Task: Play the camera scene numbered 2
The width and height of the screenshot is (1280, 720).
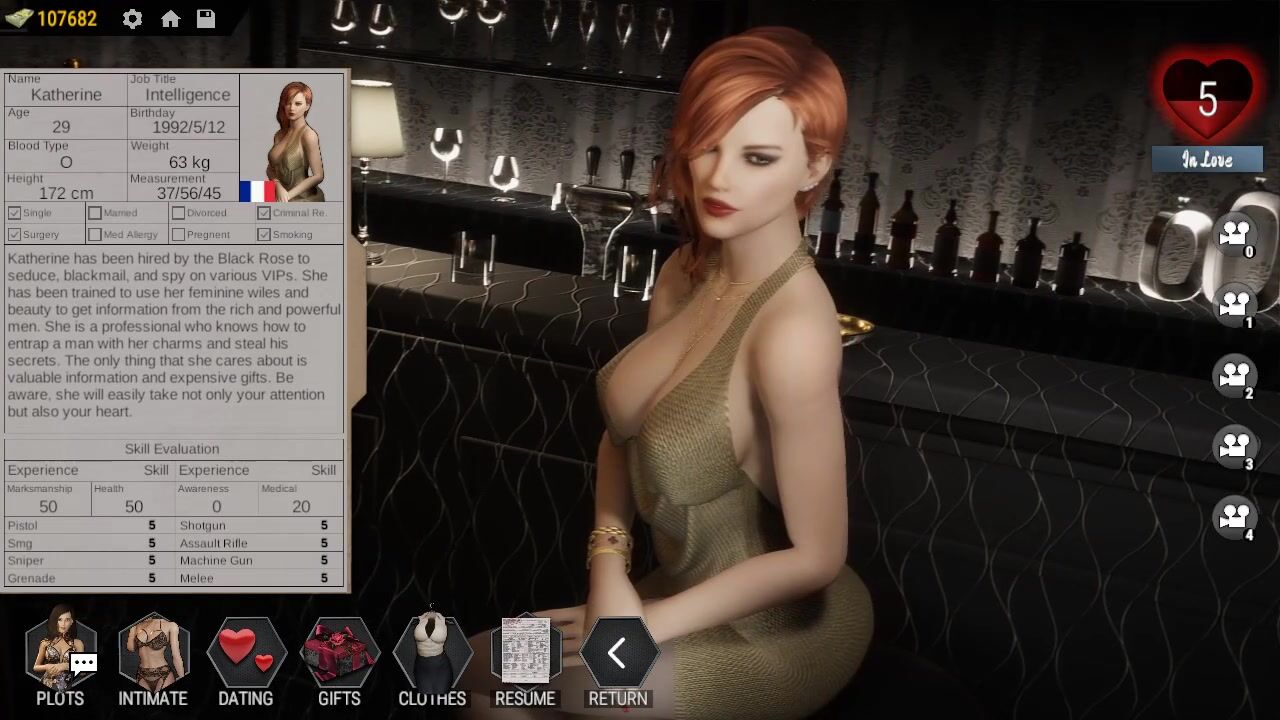Action: pyautogui.click(x=1235, y=376)
